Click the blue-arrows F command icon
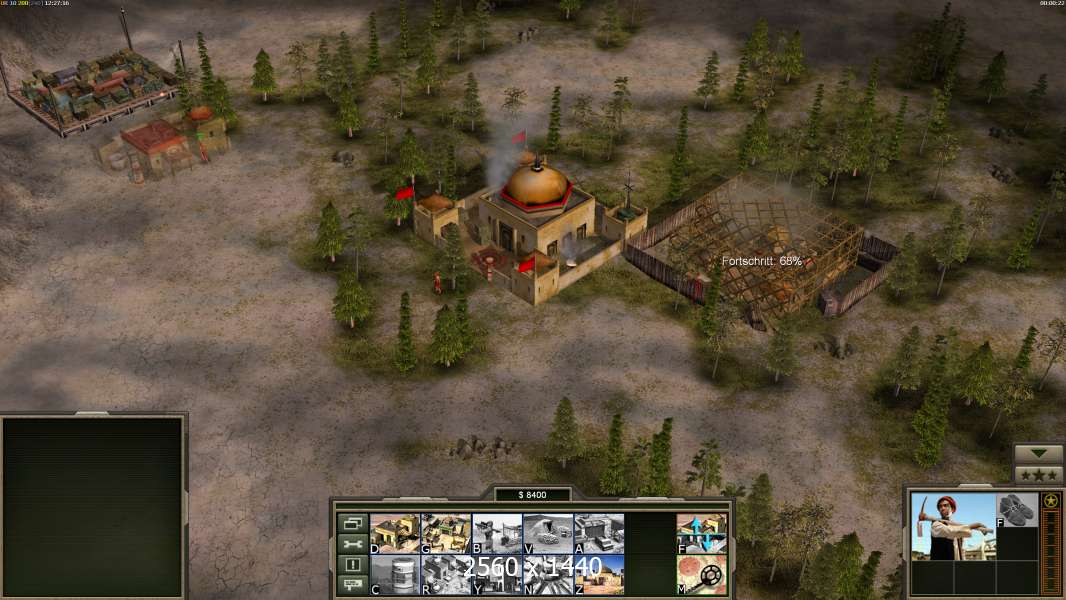The image size is (1066, 600). [x=702, y=533]
